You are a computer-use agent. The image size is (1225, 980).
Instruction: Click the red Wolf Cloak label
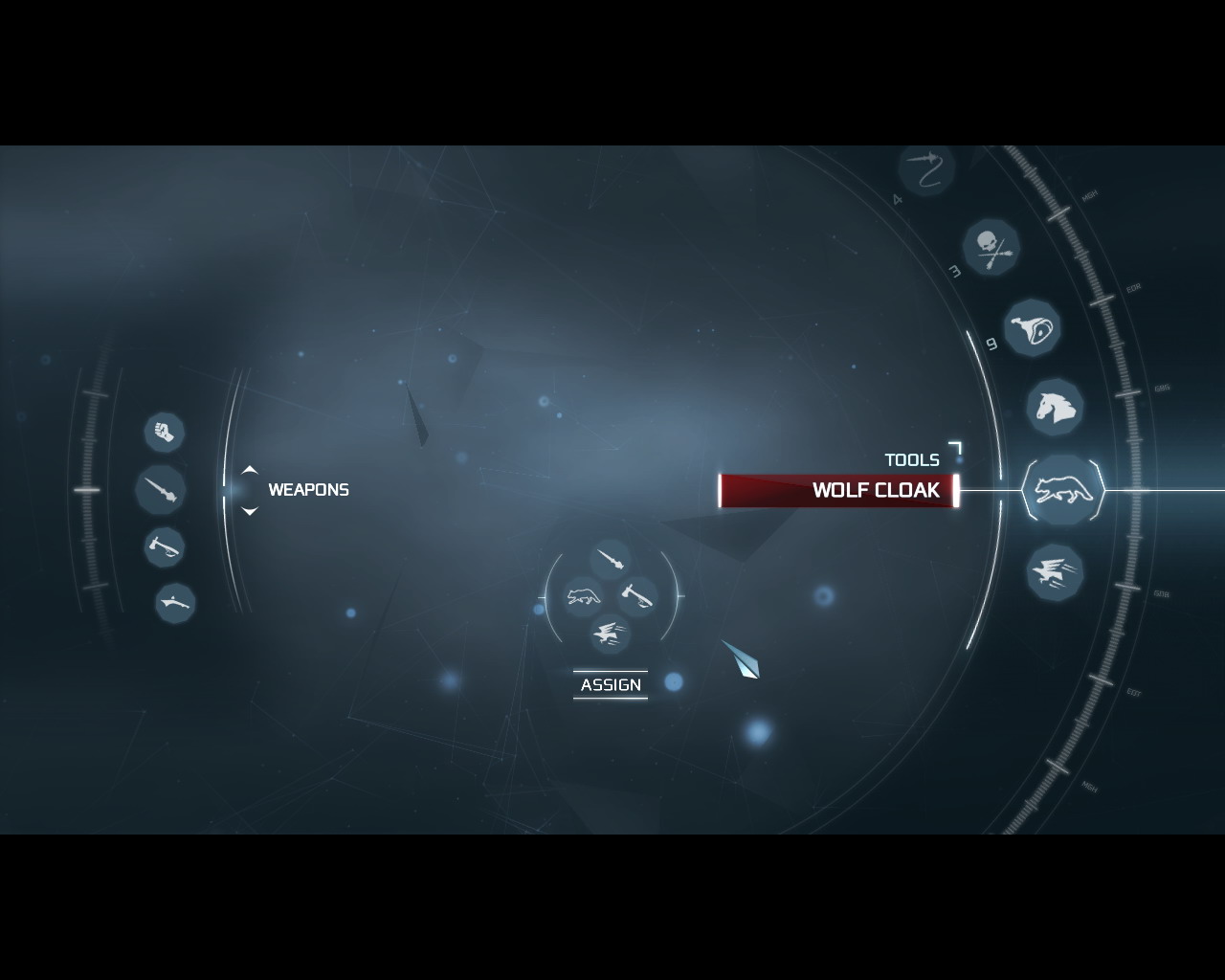[838, 491]
